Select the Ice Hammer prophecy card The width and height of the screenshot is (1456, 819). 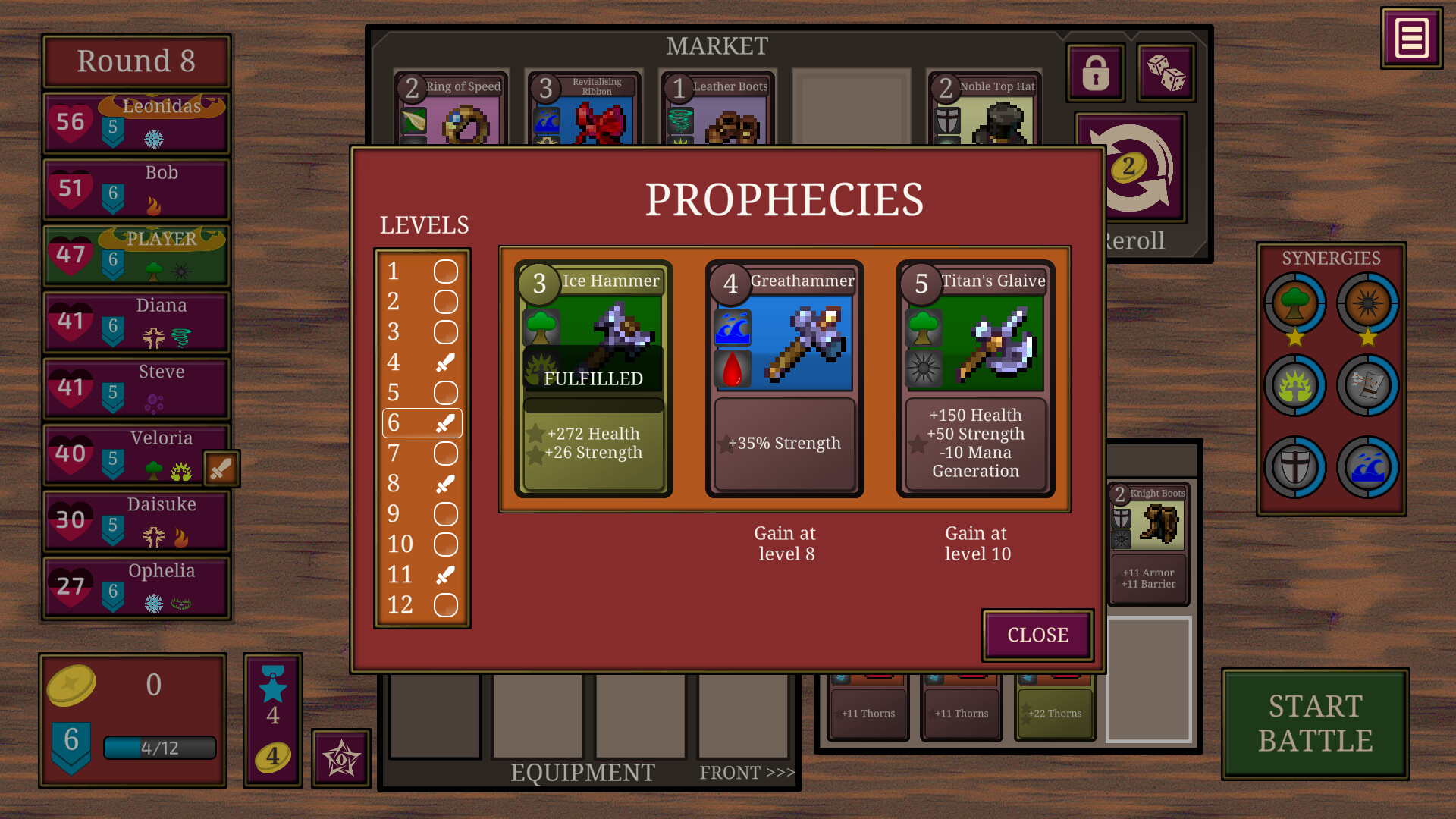[x=592, y=377]
